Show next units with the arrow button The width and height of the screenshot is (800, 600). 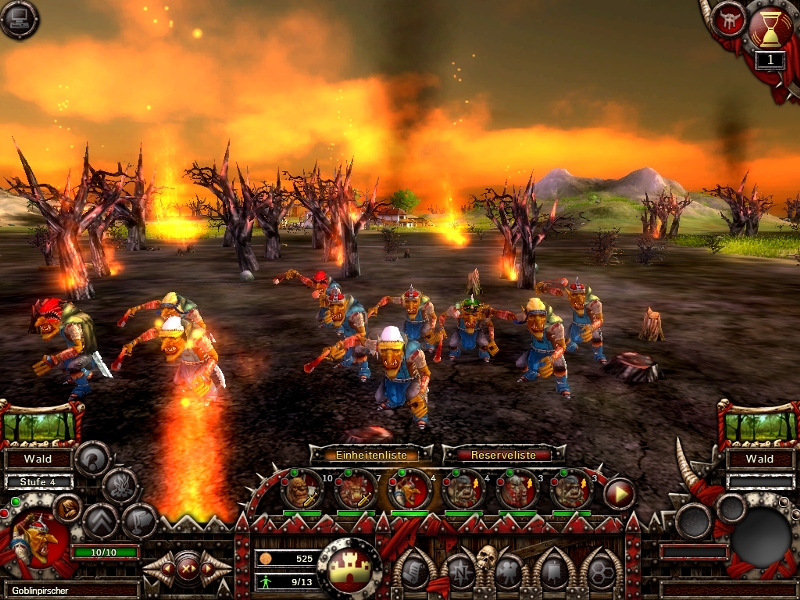619,492
